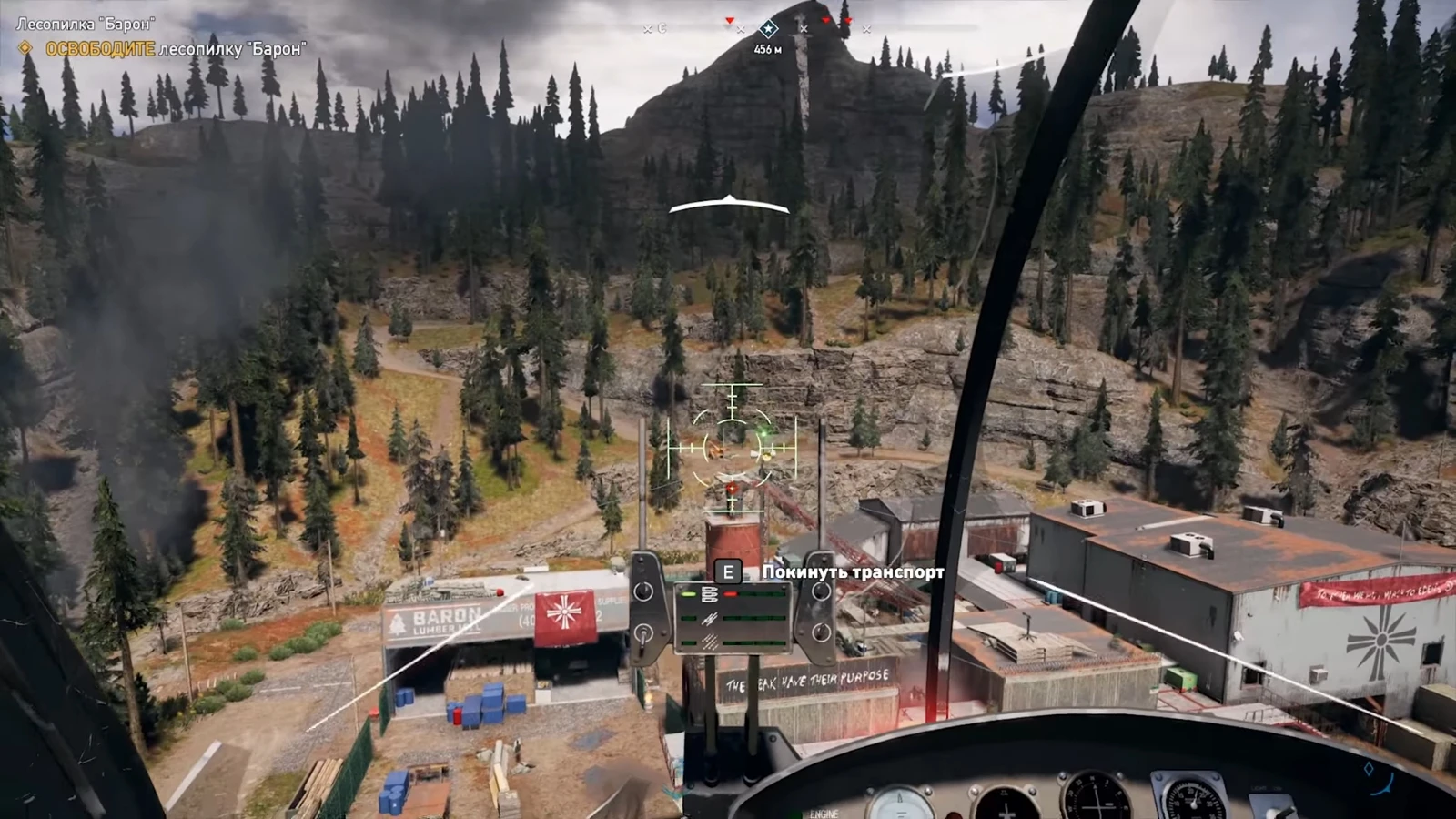
Task: Click the star waypoint marker on the compass
Action: pyautogui.click(x=769, y=29)
